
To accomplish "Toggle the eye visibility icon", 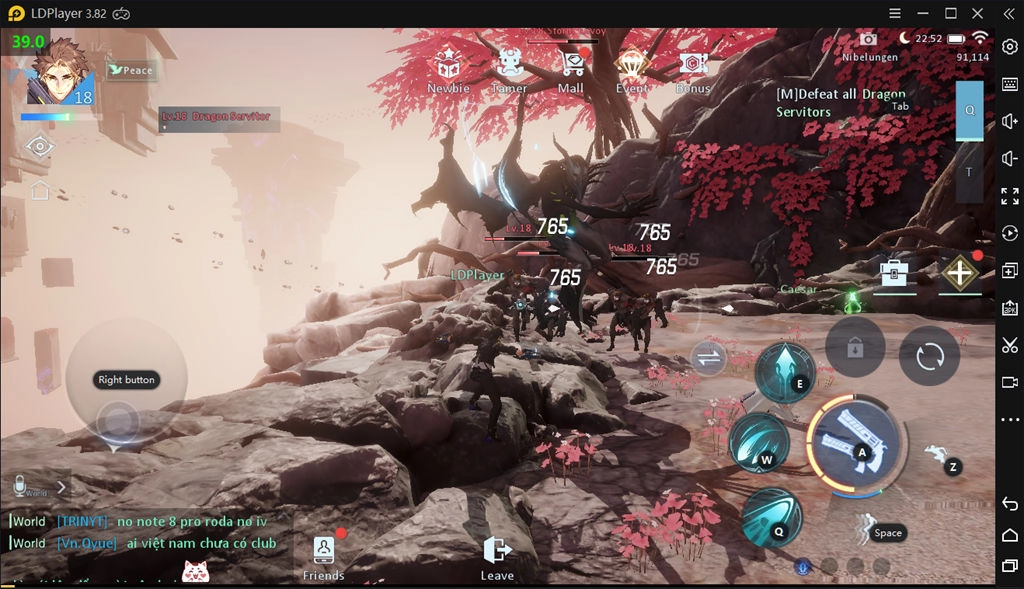I will pos(40,147).
